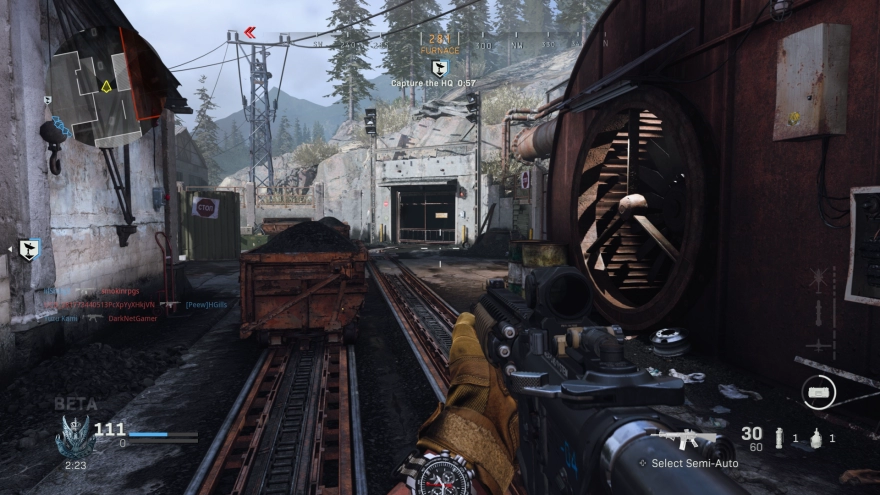Click the red double-arrow compass marker

click(250, 33)
